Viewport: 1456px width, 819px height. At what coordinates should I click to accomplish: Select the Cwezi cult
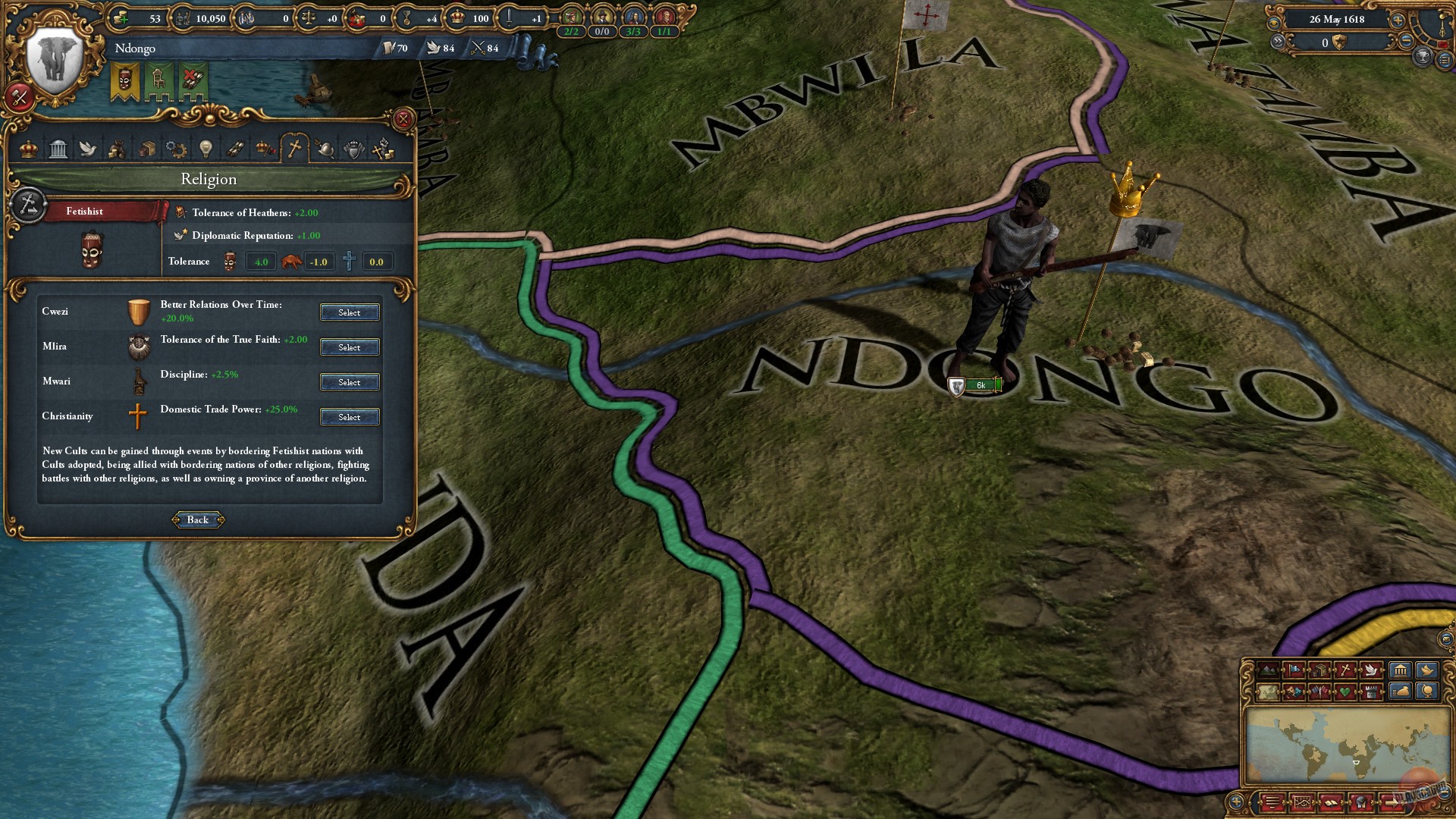click(x=350, y=312)
